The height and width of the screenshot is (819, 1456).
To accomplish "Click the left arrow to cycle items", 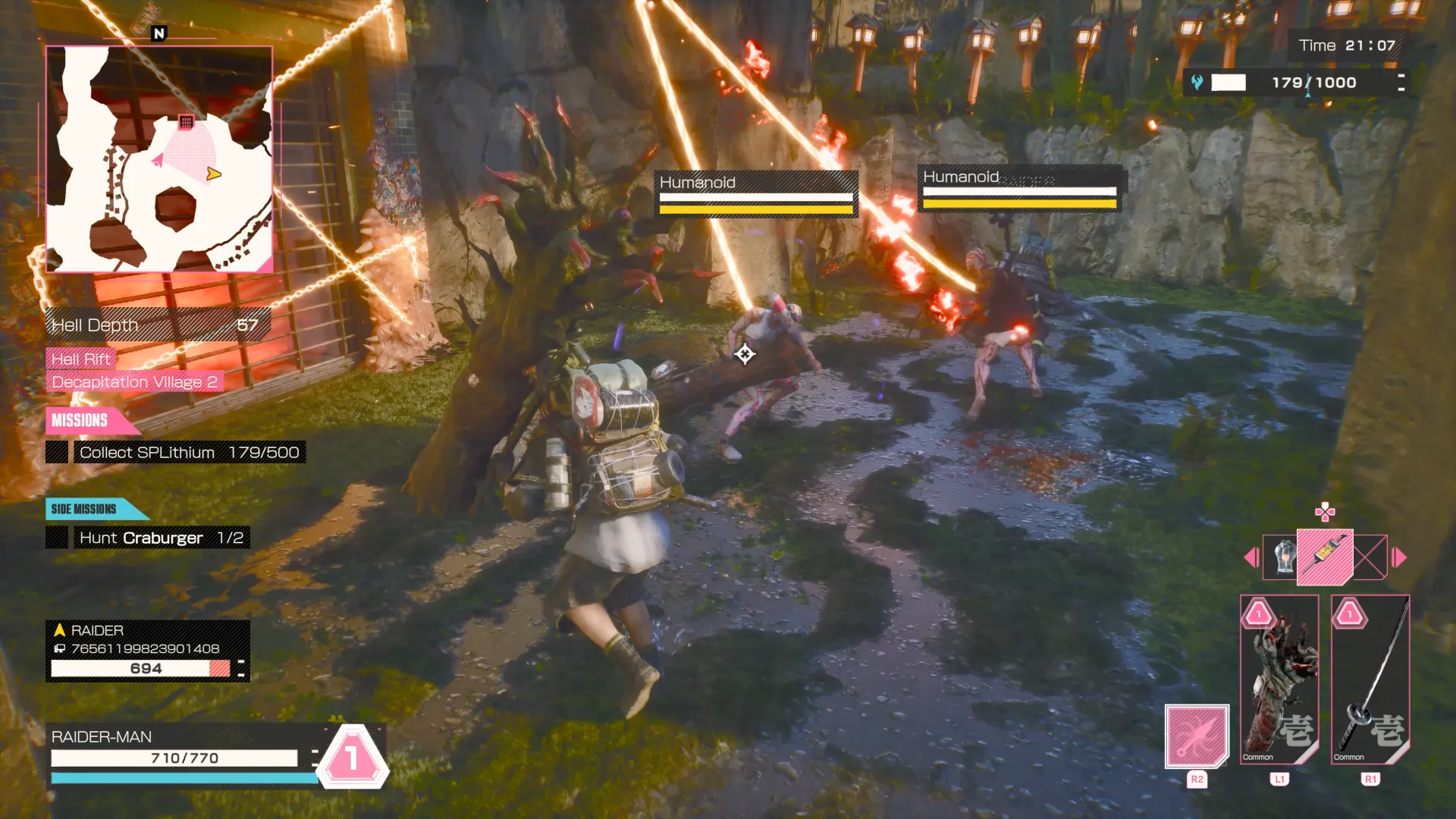I will 1250,556.
